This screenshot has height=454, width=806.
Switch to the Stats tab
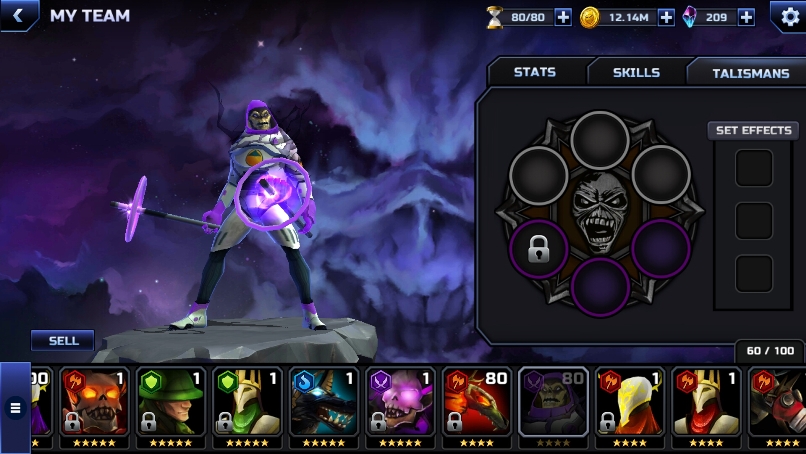pos(535,72)
